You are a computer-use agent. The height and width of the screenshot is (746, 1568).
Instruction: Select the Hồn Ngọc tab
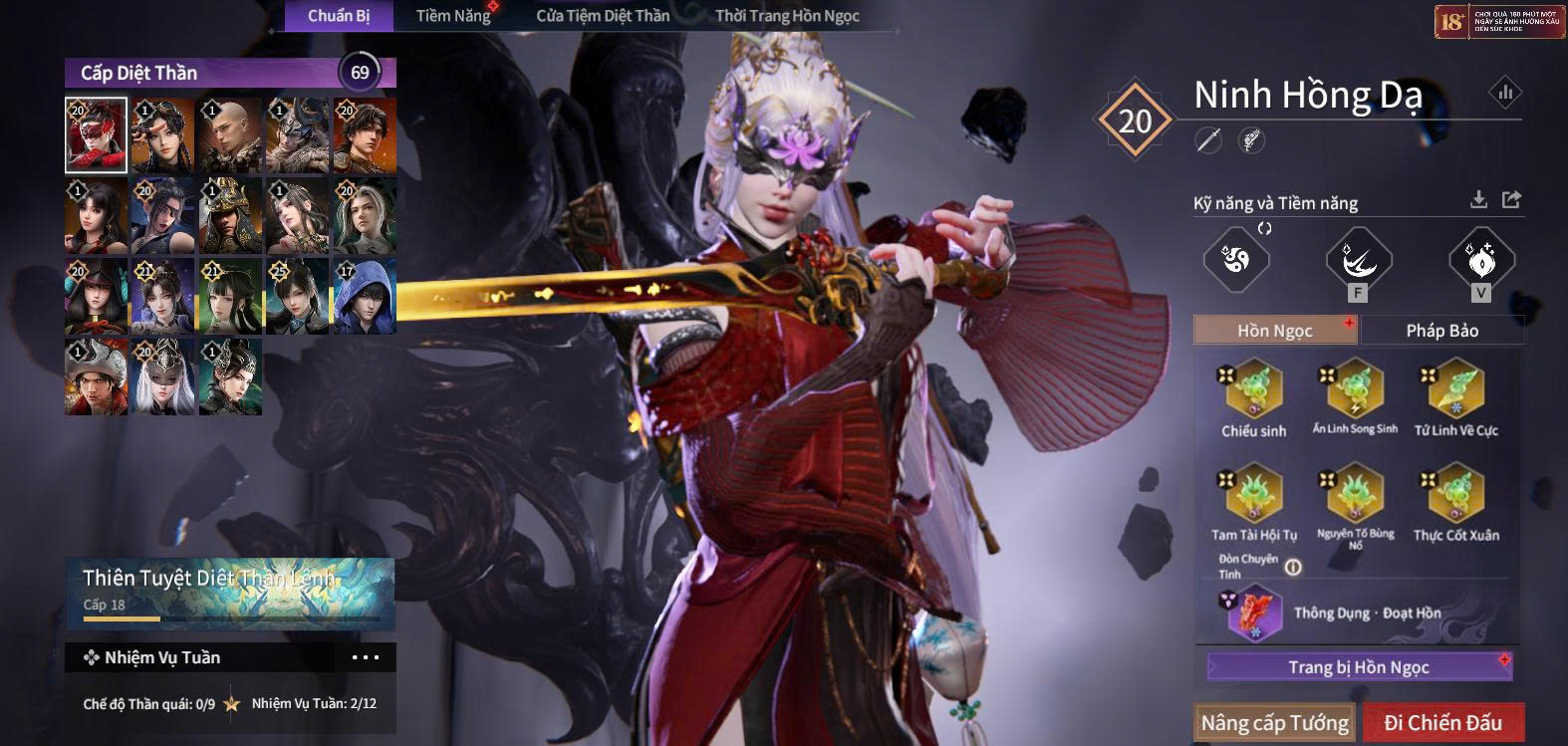[x=1275, y=331]
